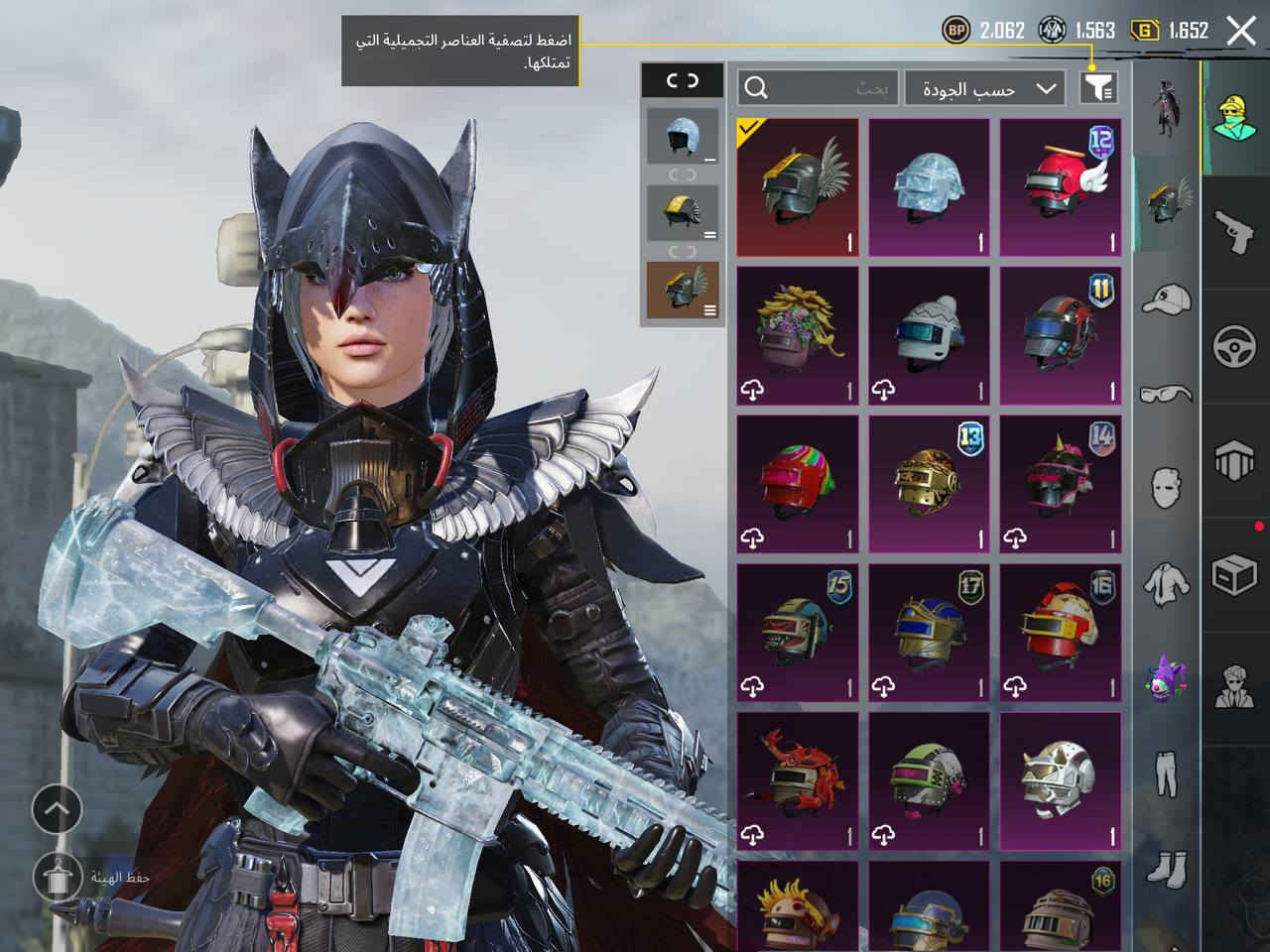Screen dimensions: 1270x952
Task: Open the face mask tab
Action: click(x=1166, y=488)
